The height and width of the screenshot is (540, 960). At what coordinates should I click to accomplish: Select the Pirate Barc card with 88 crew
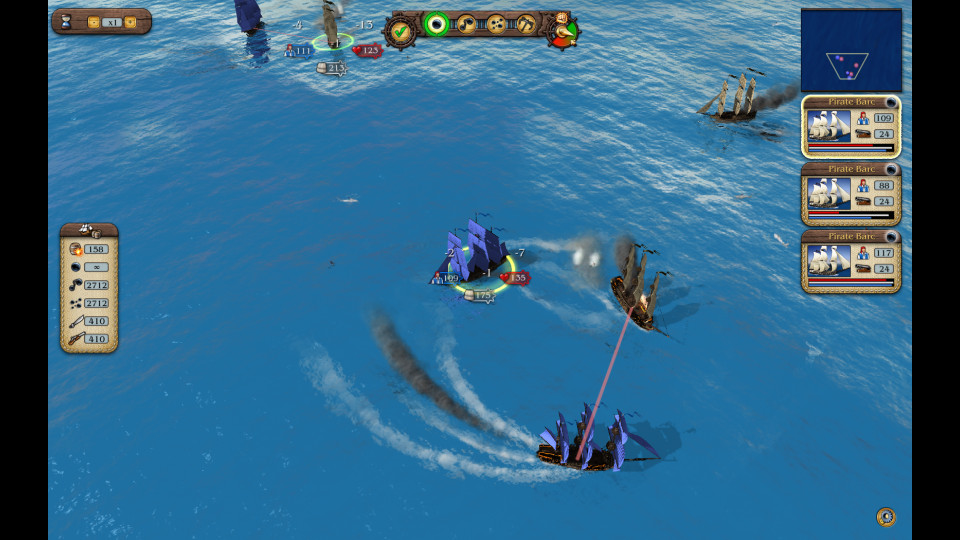coord(851,194)
